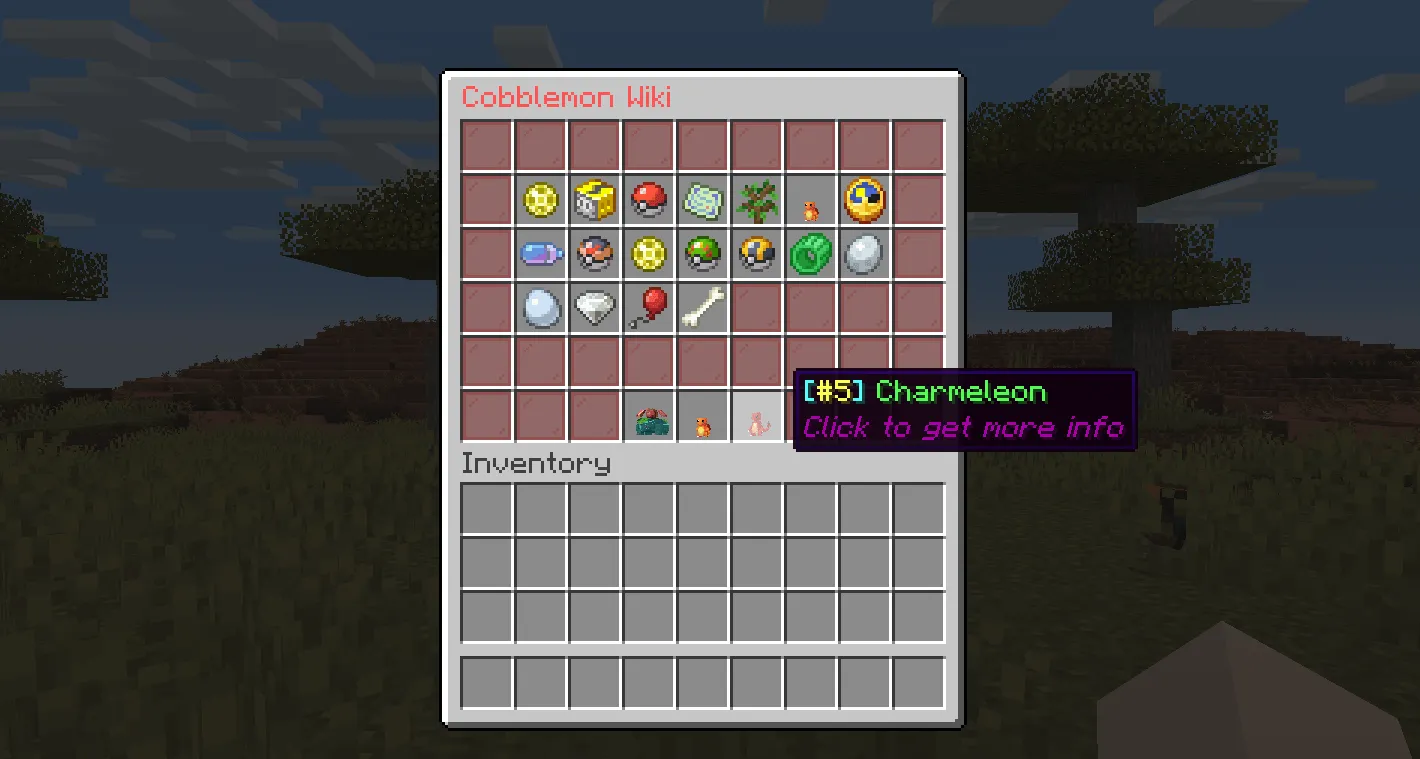The image size is (1420, 759).
Task: Open the green ring item entry
Action: (810, 254)
